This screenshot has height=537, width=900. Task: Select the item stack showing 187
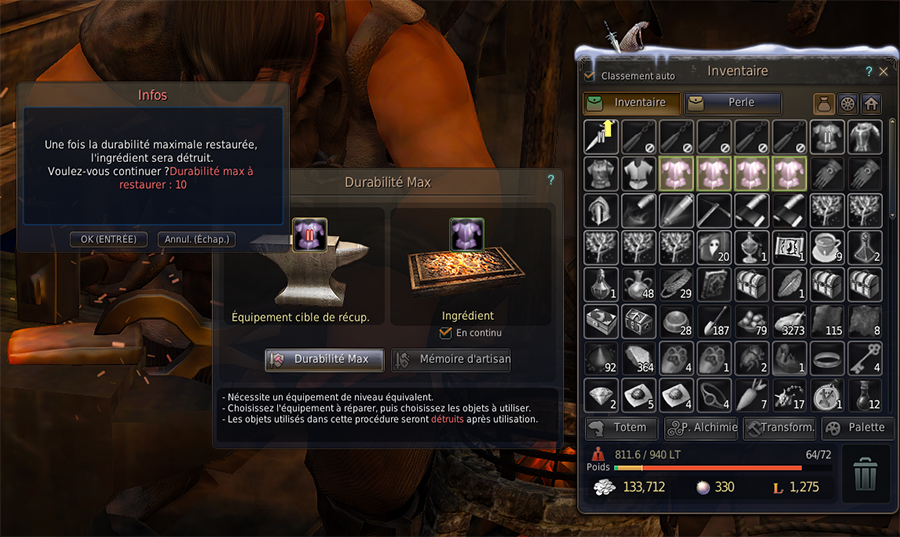714,321
